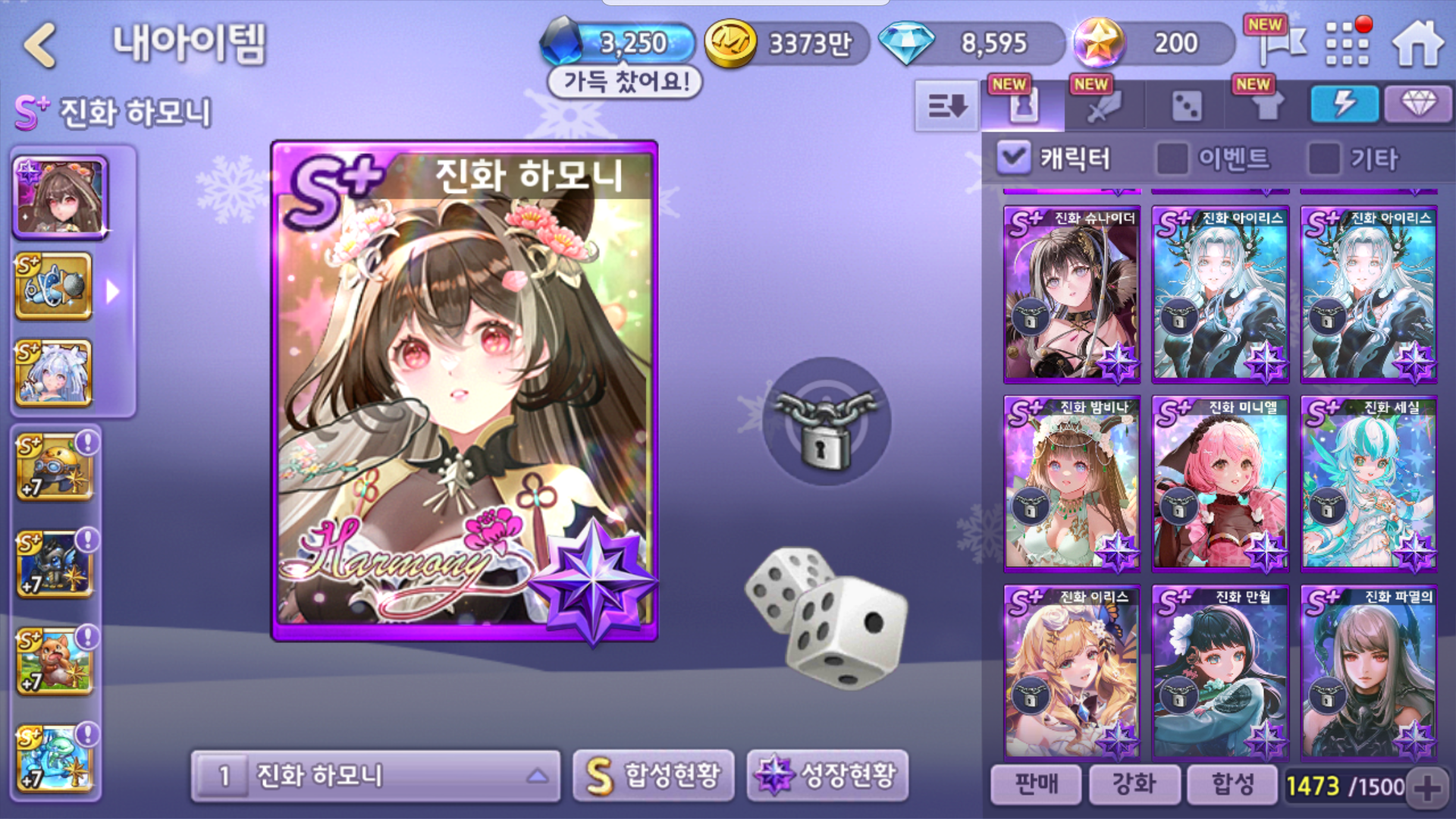Choose the 진화 미니엘 card
The height and width of the screenshot is (819, 1456).
pyautogui.click(x=1220, y=484)
